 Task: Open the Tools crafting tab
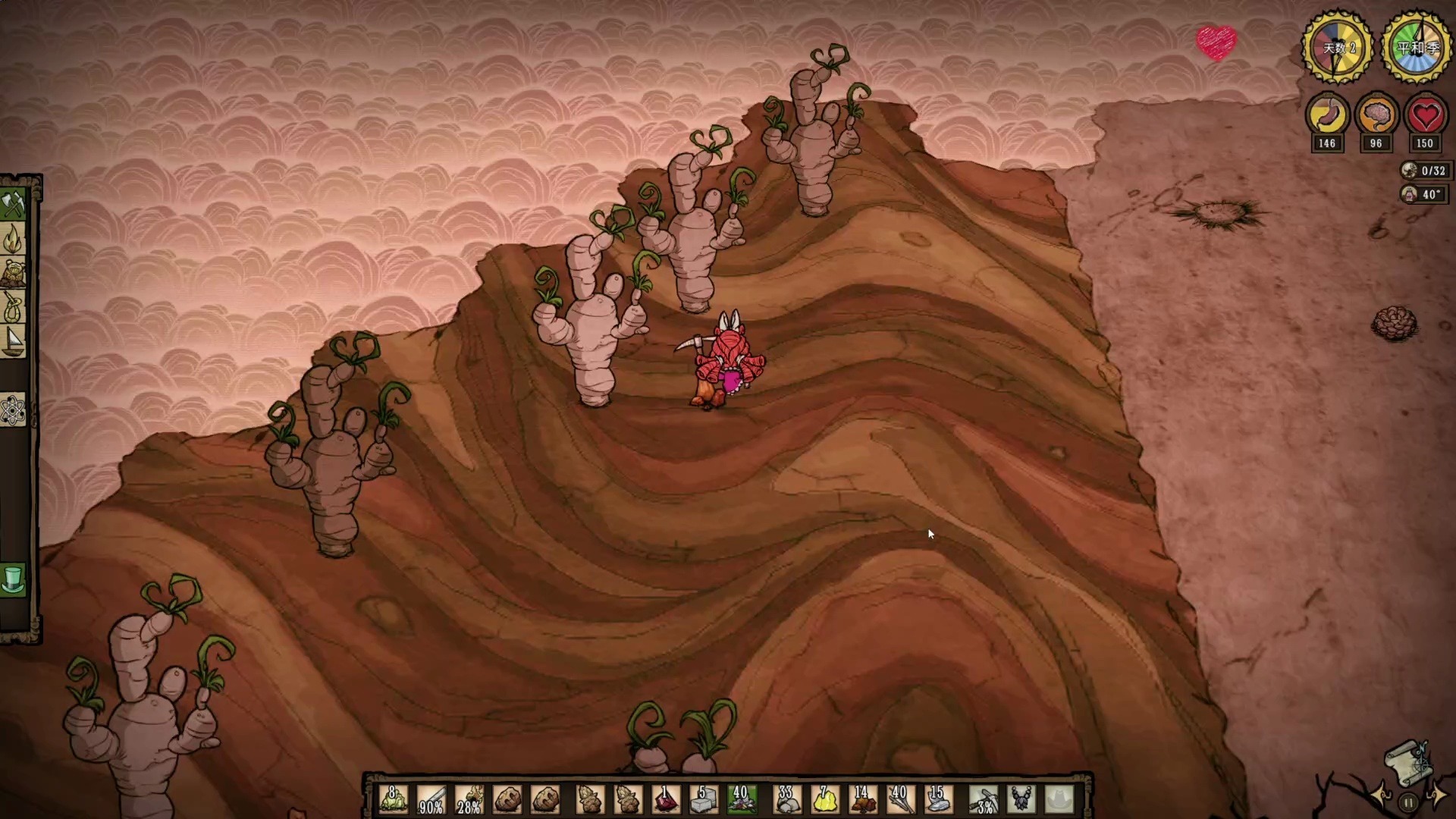click(x=14, y=205)
